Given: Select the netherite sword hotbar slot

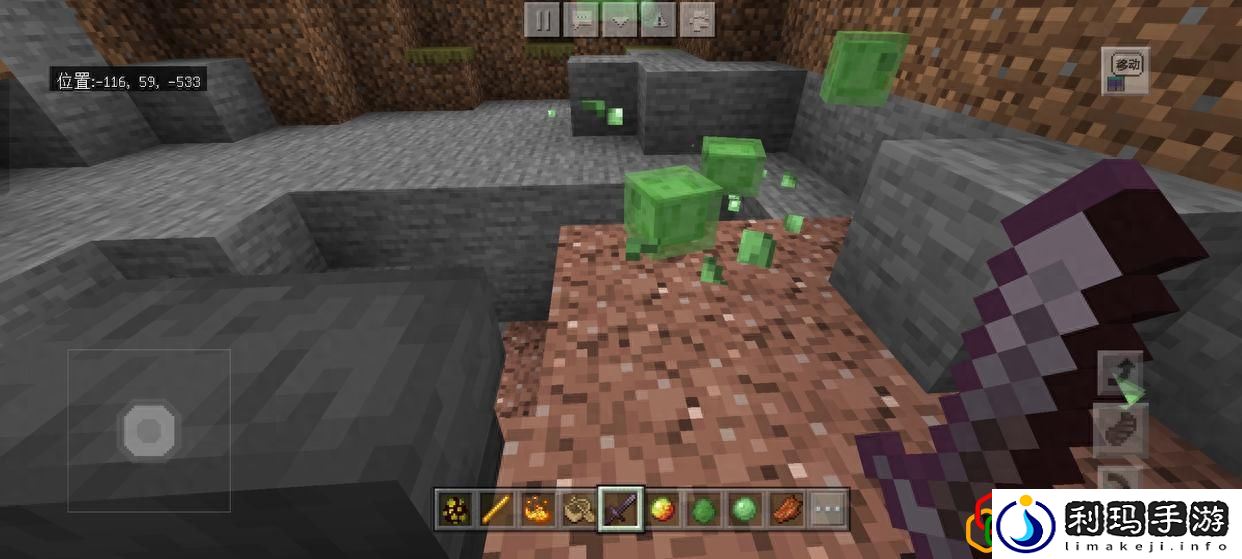Looking at the screenshot, I should coord(616,509).
